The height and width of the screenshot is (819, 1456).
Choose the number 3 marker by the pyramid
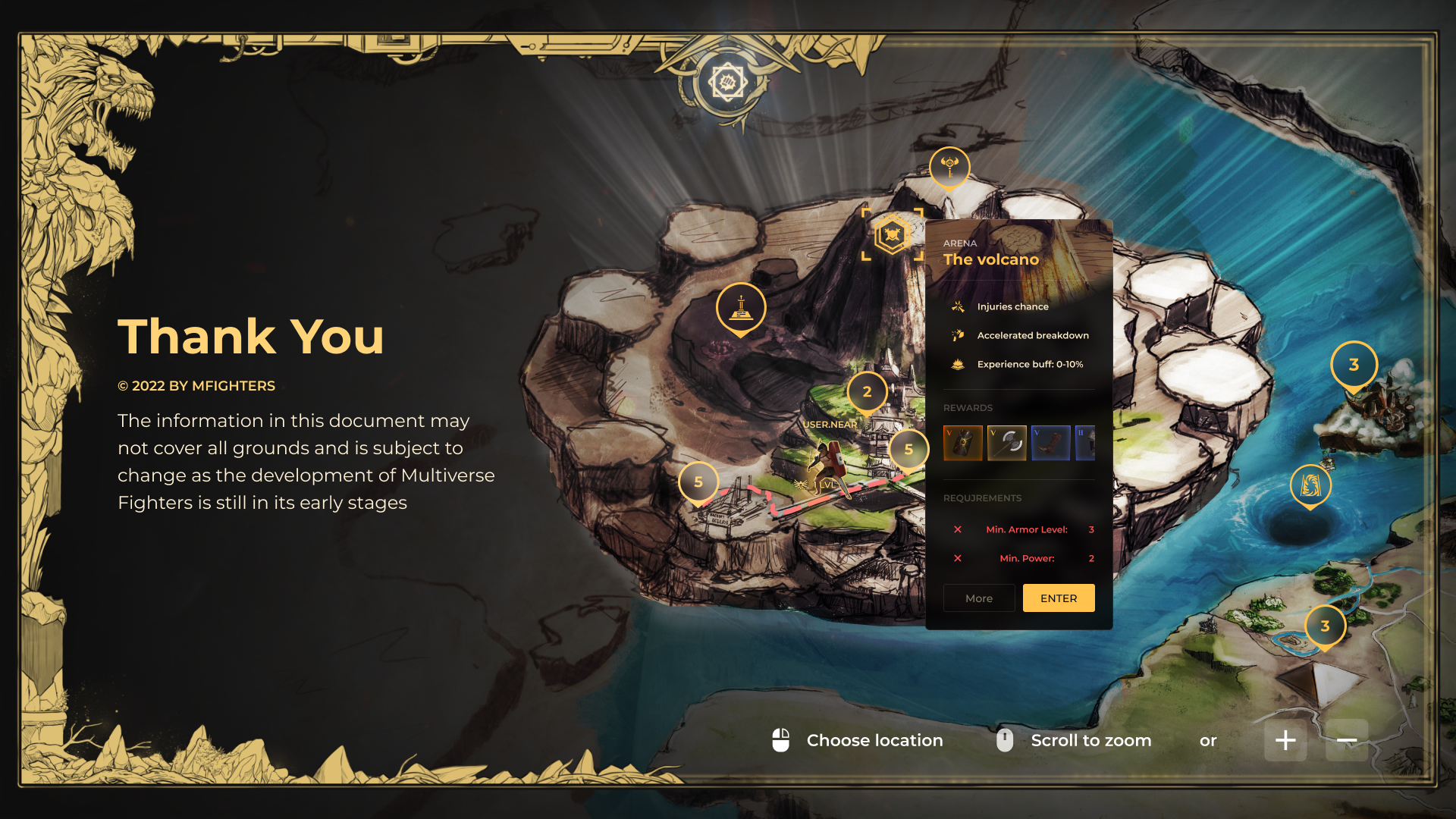1325,626
